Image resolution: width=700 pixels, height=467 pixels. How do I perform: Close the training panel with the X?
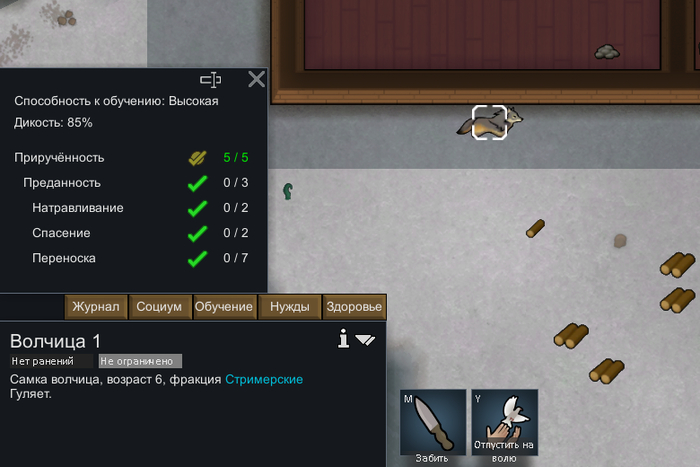coord(257,79)
